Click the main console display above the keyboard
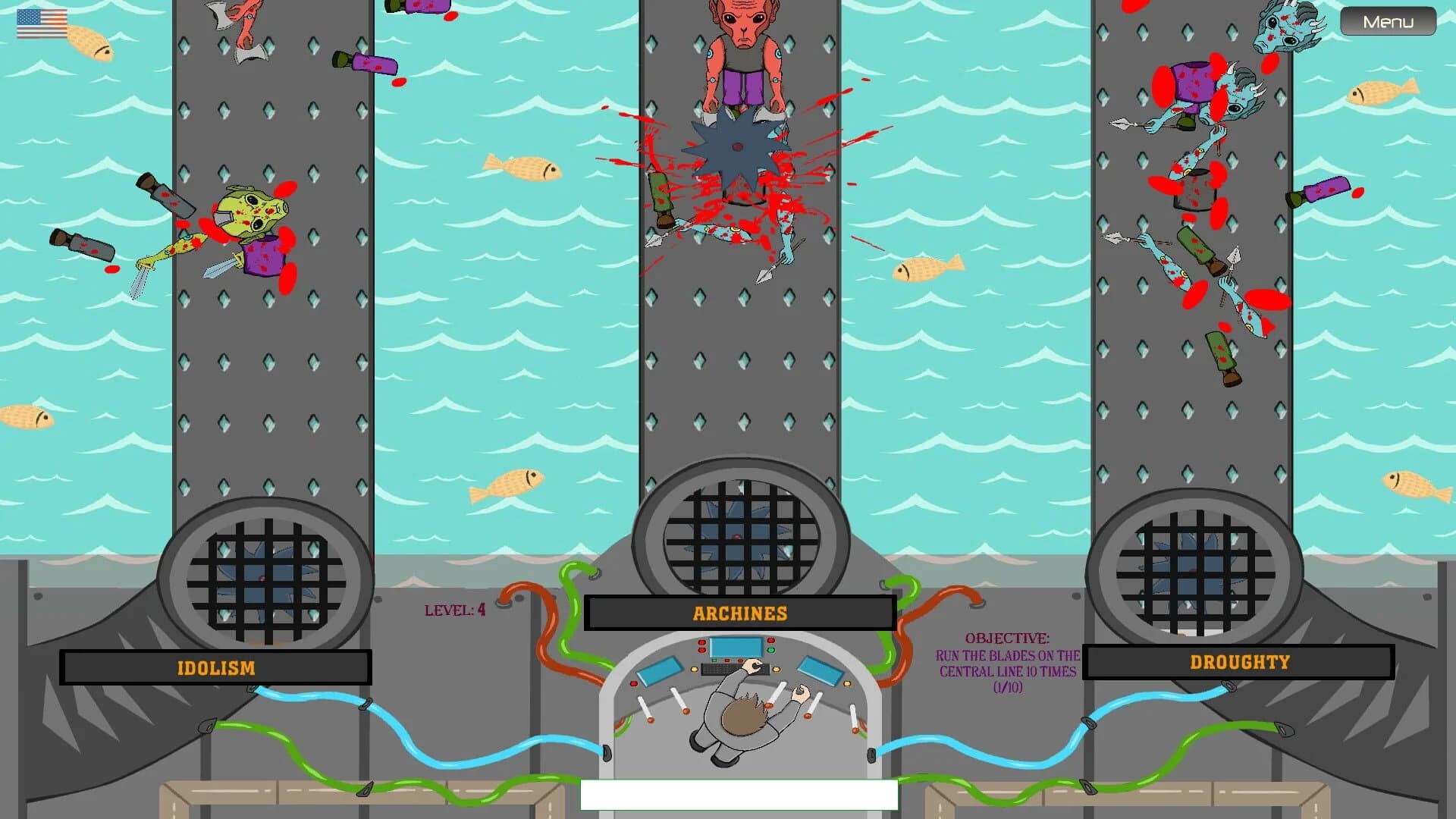This screenshot has width=1456, height=819. pos(736,647)
